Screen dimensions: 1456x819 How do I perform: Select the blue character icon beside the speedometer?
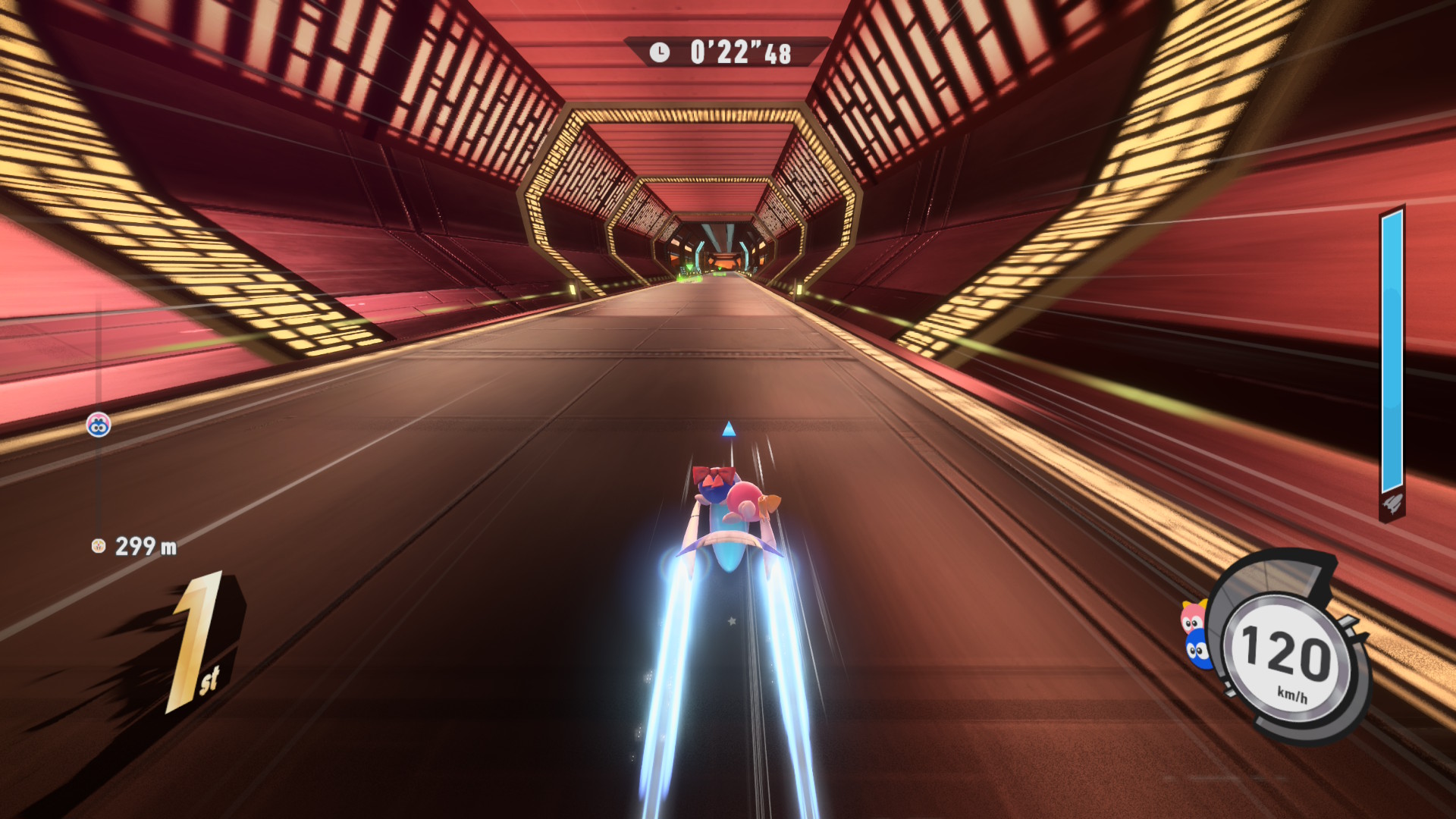1197,651
